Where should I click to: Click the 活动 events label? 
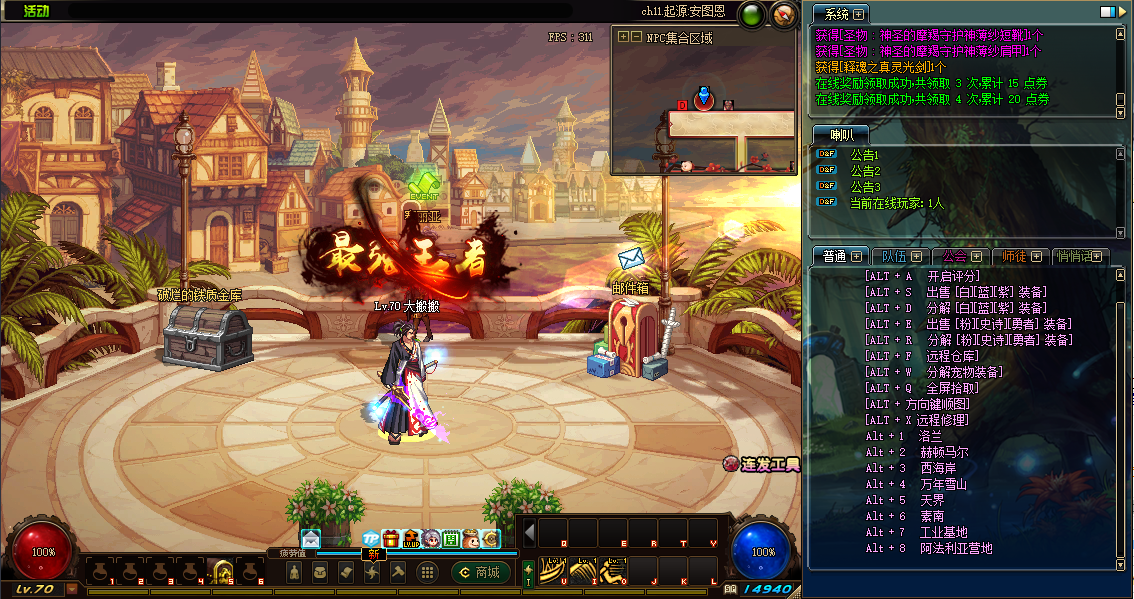pos(36,11)
